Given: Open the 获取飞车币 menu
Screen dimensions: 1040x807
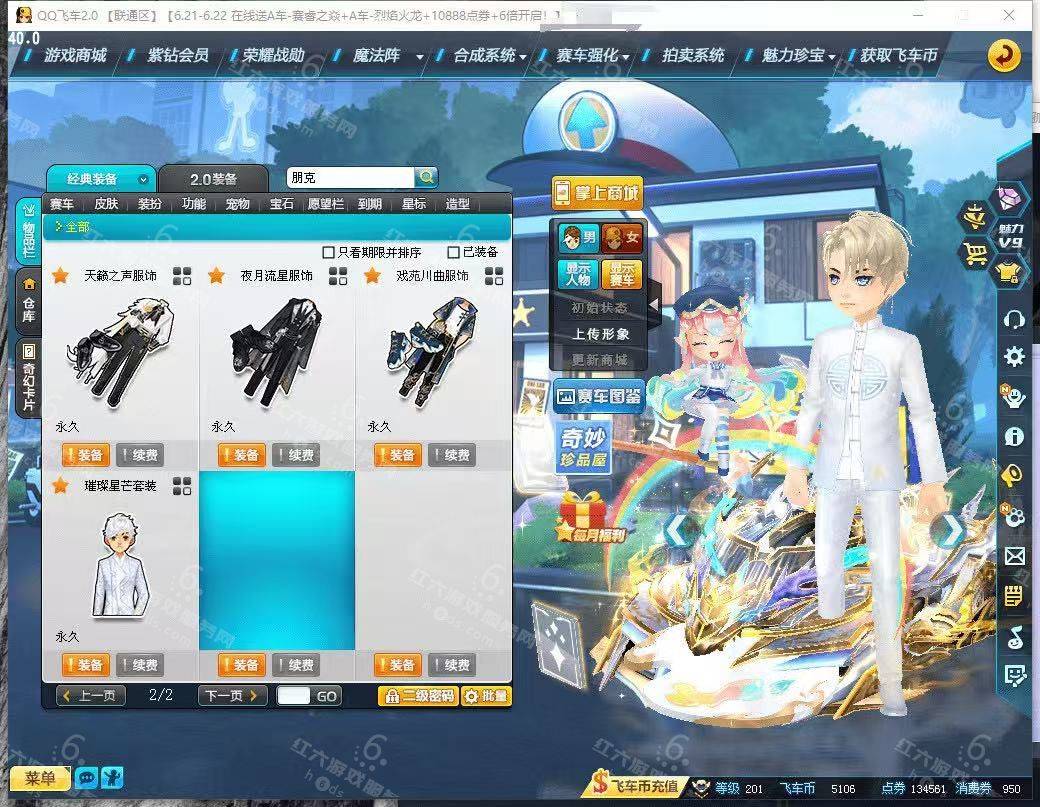Looking at the screenshot, I should 898,56.
